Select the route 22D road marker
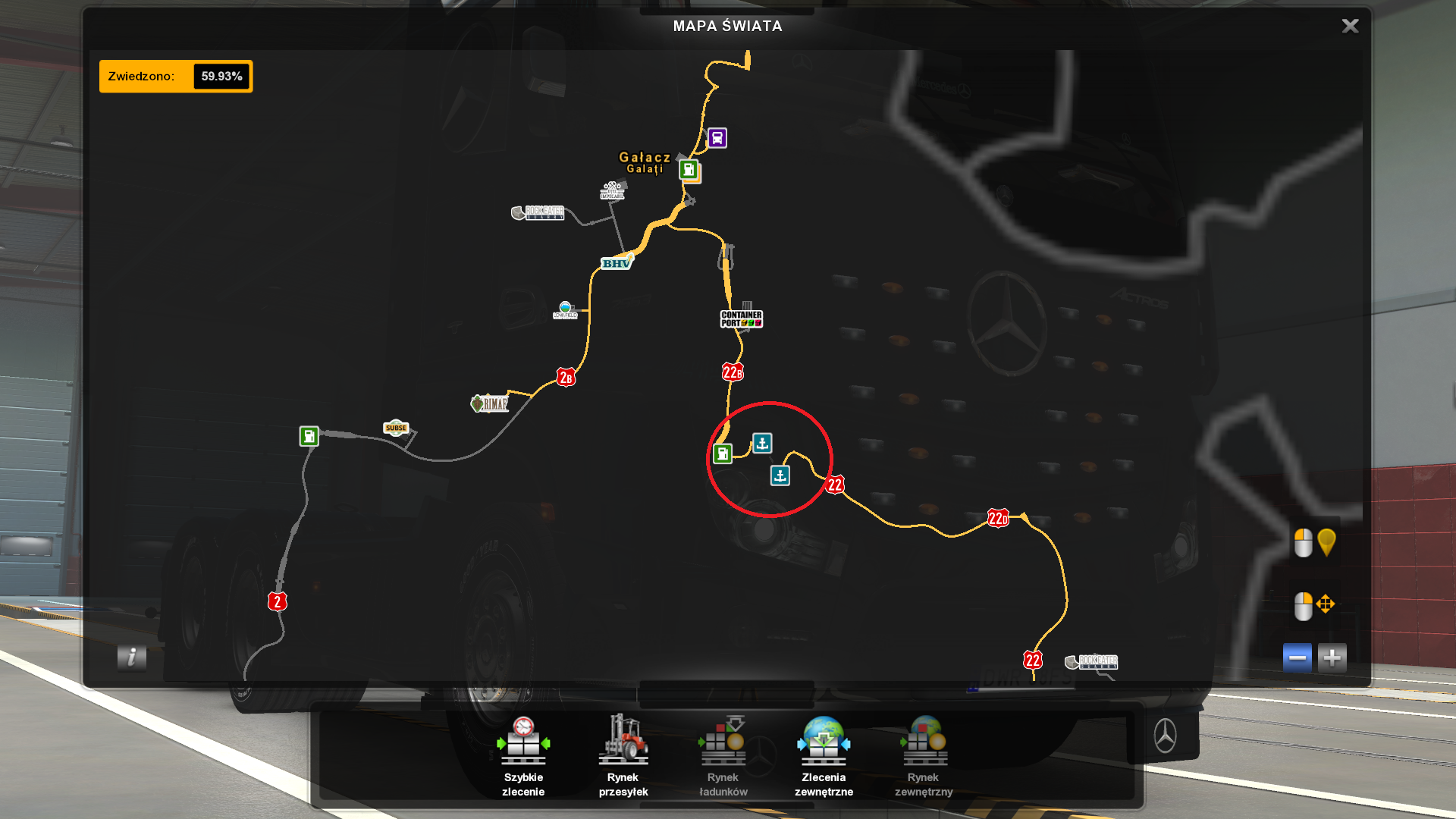This screenshot has height=819, width=1456. 998,519
